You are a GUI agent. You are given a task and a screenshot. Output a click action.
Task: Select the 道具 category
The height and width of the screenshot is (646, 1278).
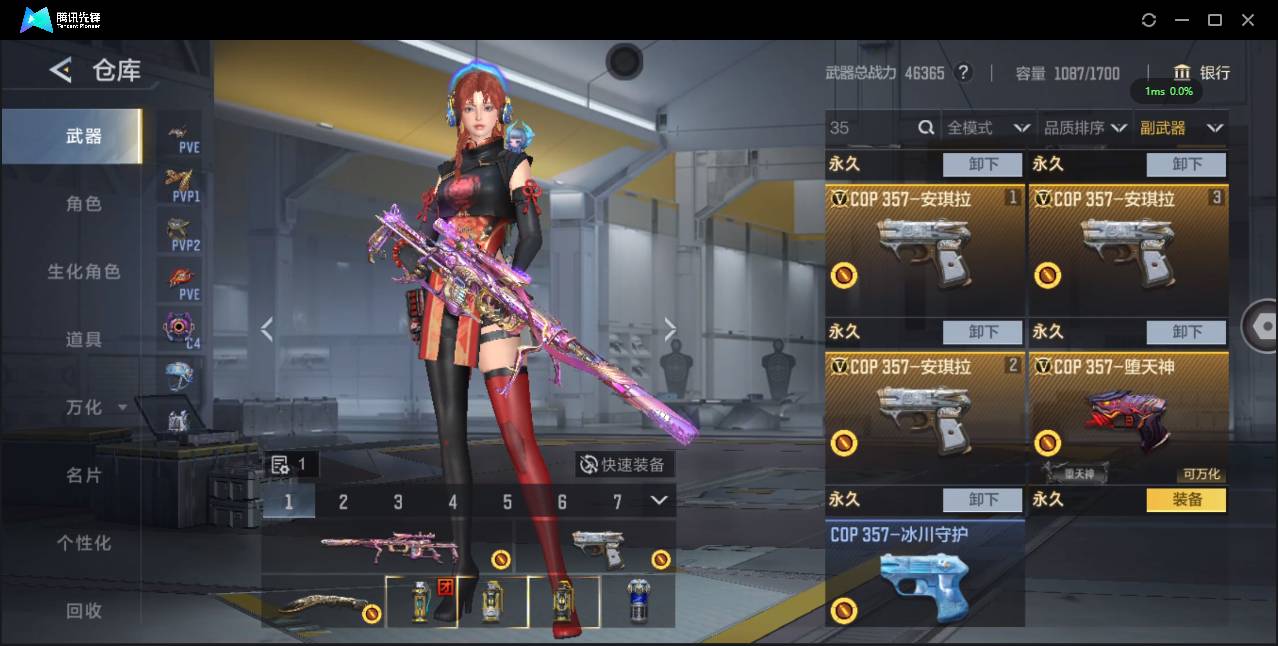tap(84, 340)
